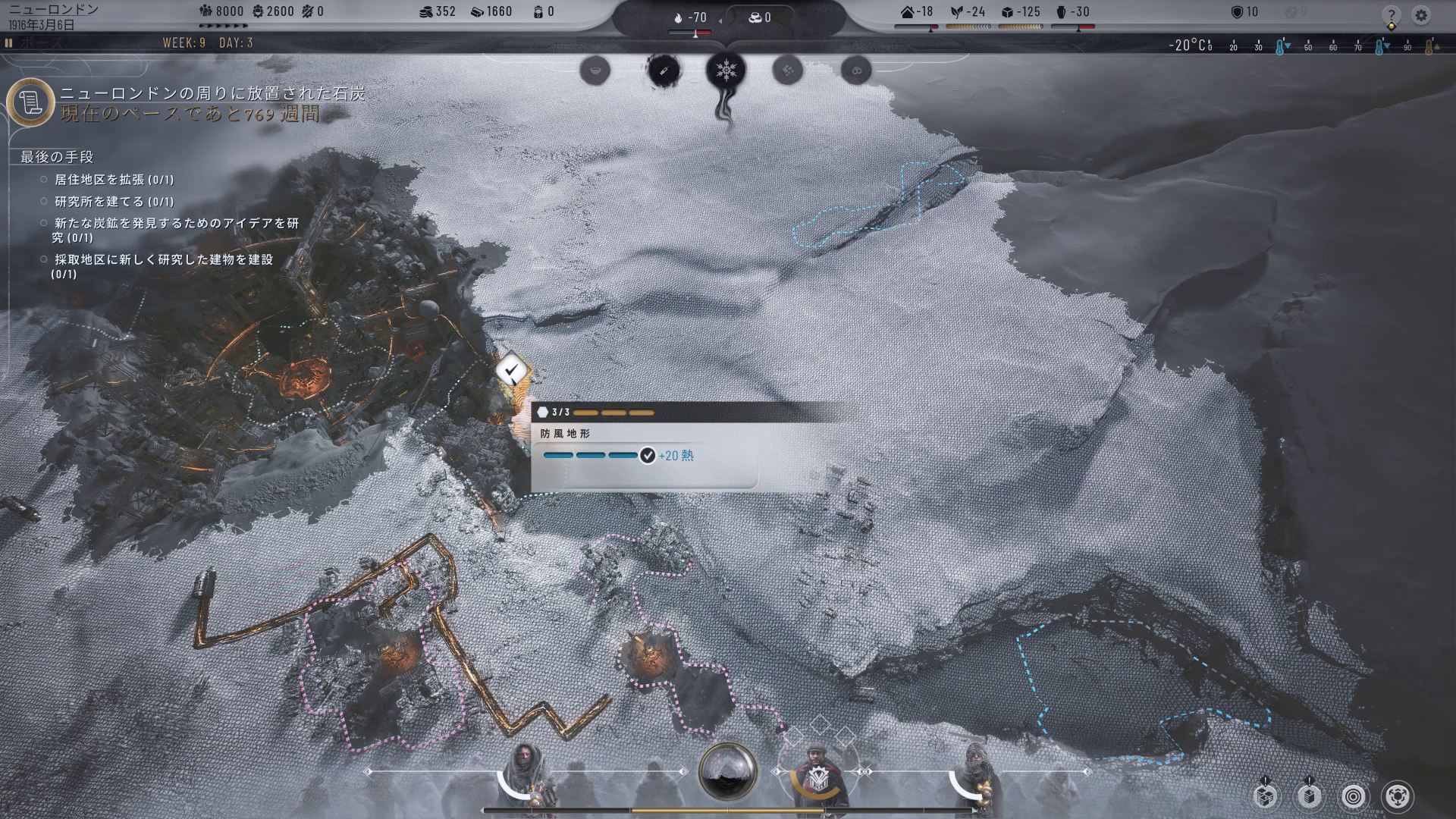Select the 研究所を建てる objective entry
The image size is (1456, 819).
click(114, 202)
